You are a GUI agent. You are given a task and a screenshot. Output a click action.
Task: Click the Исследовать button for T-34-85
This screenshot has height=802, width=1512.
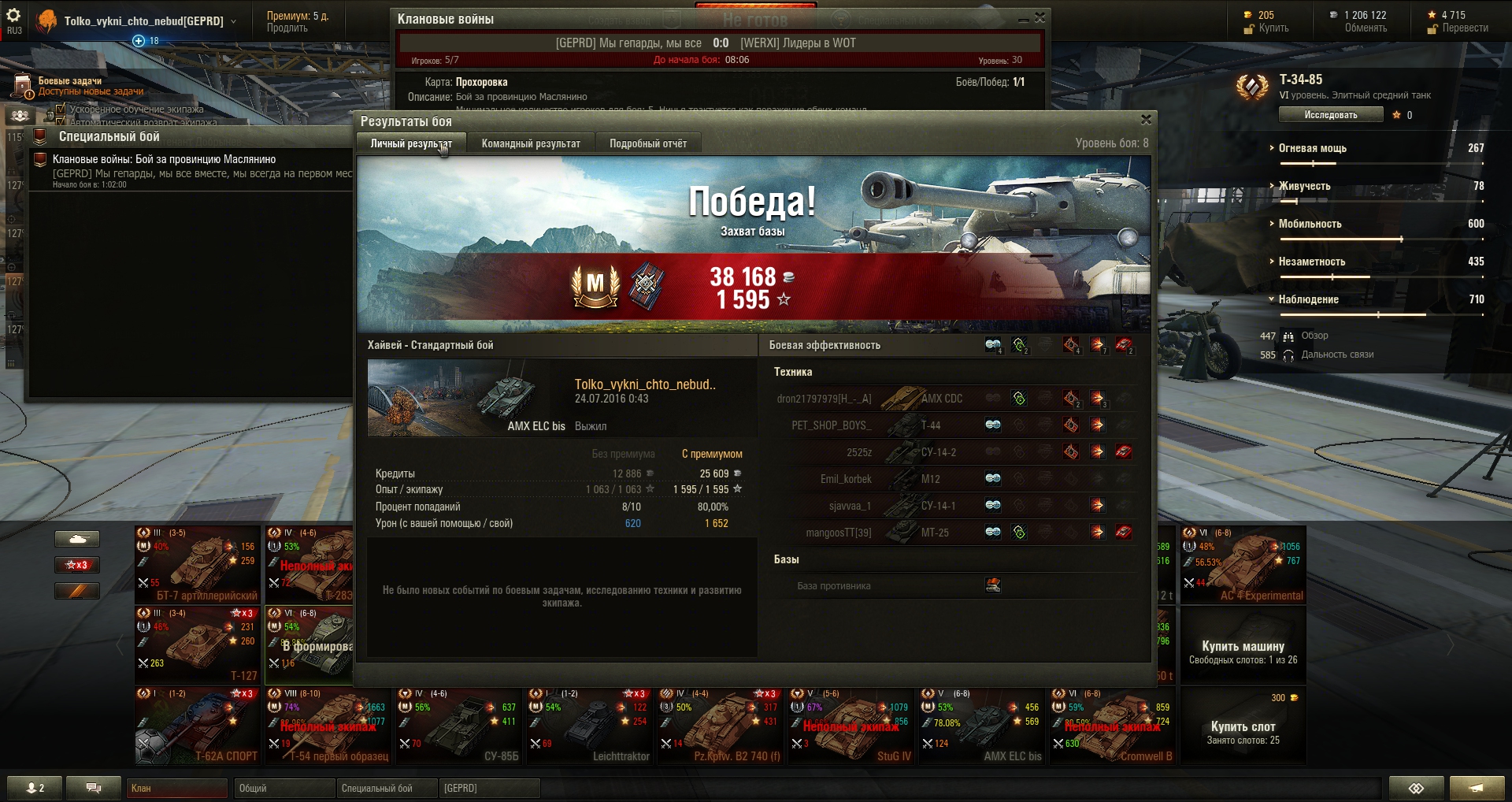1330,115
